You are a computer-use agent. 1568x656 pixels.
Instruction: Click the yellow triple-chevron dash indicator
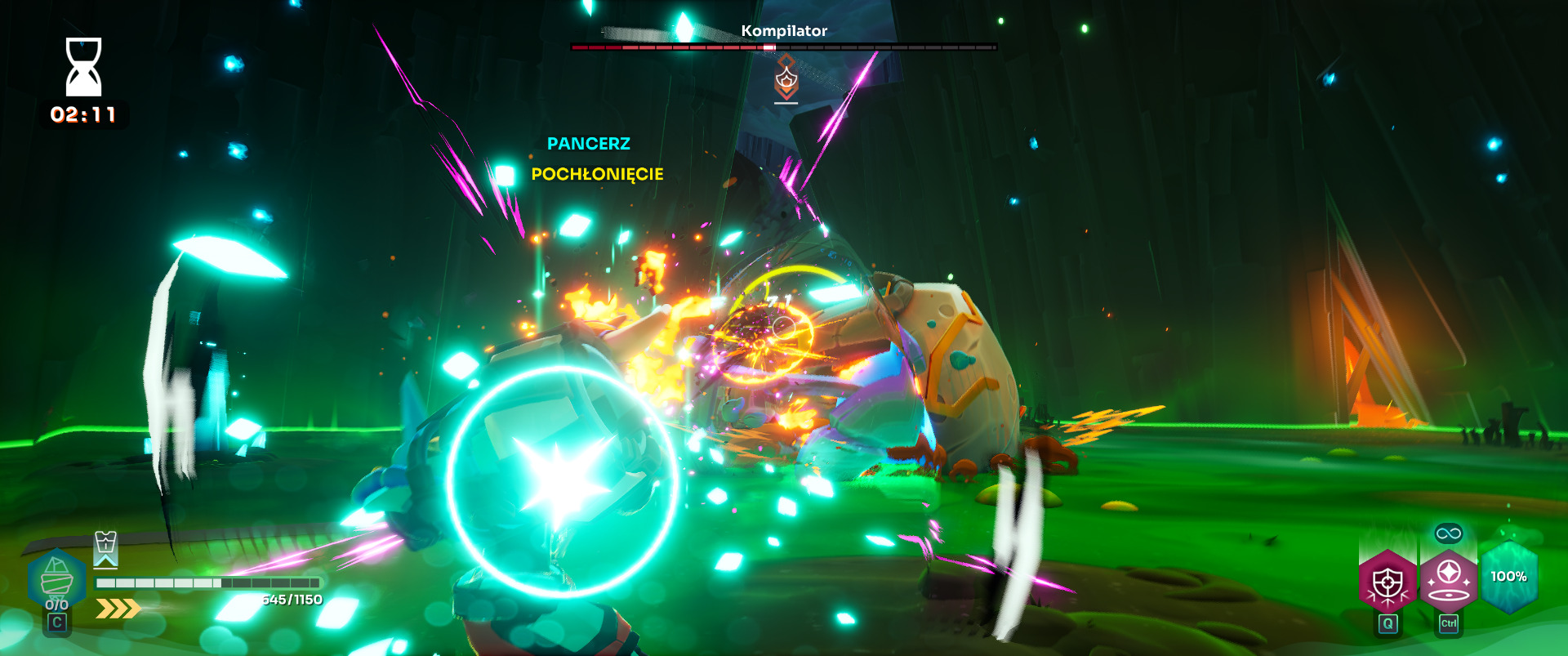point(118,609)
